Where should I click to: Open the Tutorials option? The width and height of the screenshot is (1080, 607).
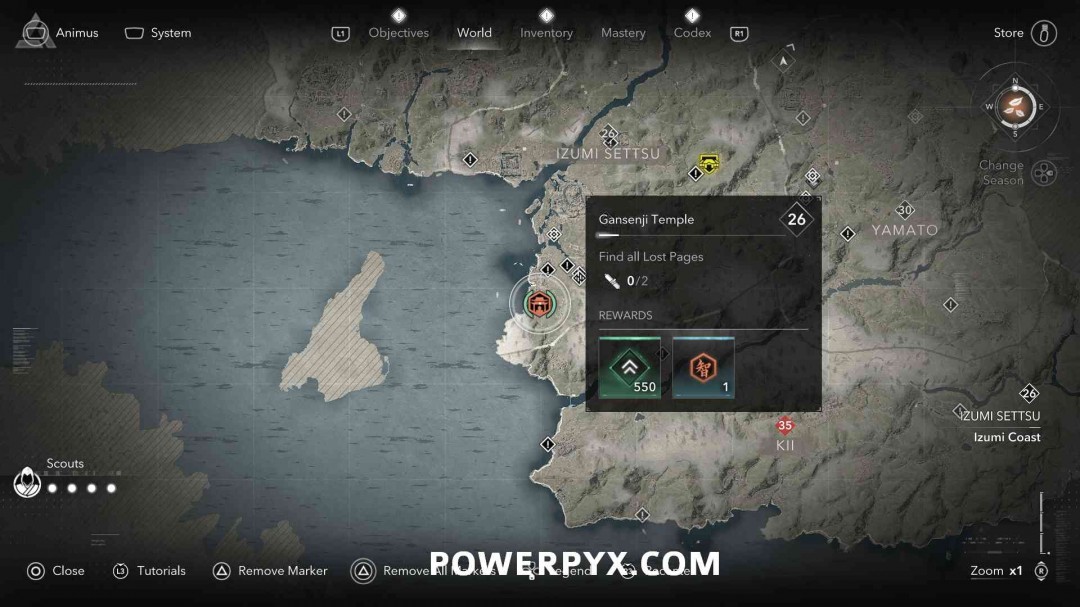pos(150,571)
